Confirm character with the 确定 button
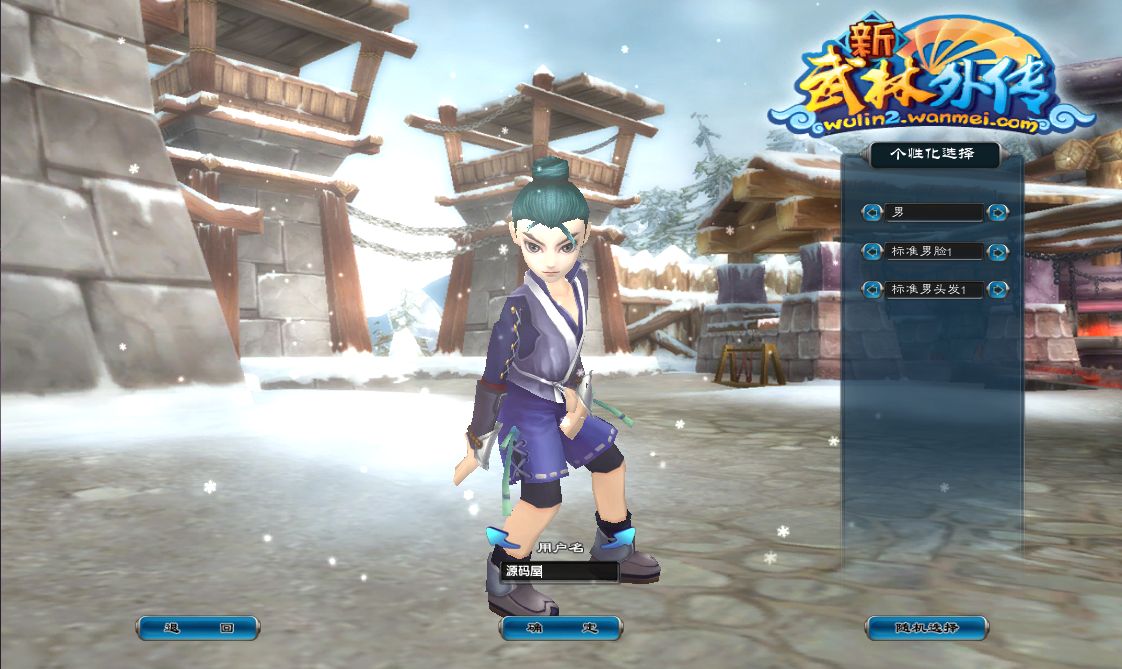Screen dimensions: 1122x669 pyautogui.click(x=560, y=628)
